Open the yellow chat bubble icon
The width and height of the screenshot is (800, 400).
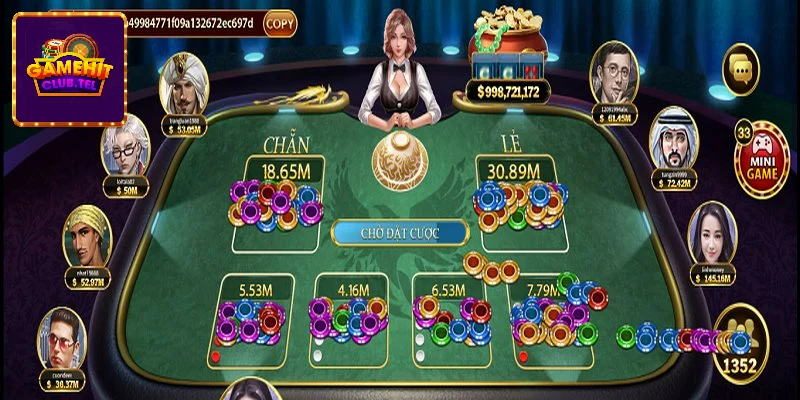click(x=742, y=68)
